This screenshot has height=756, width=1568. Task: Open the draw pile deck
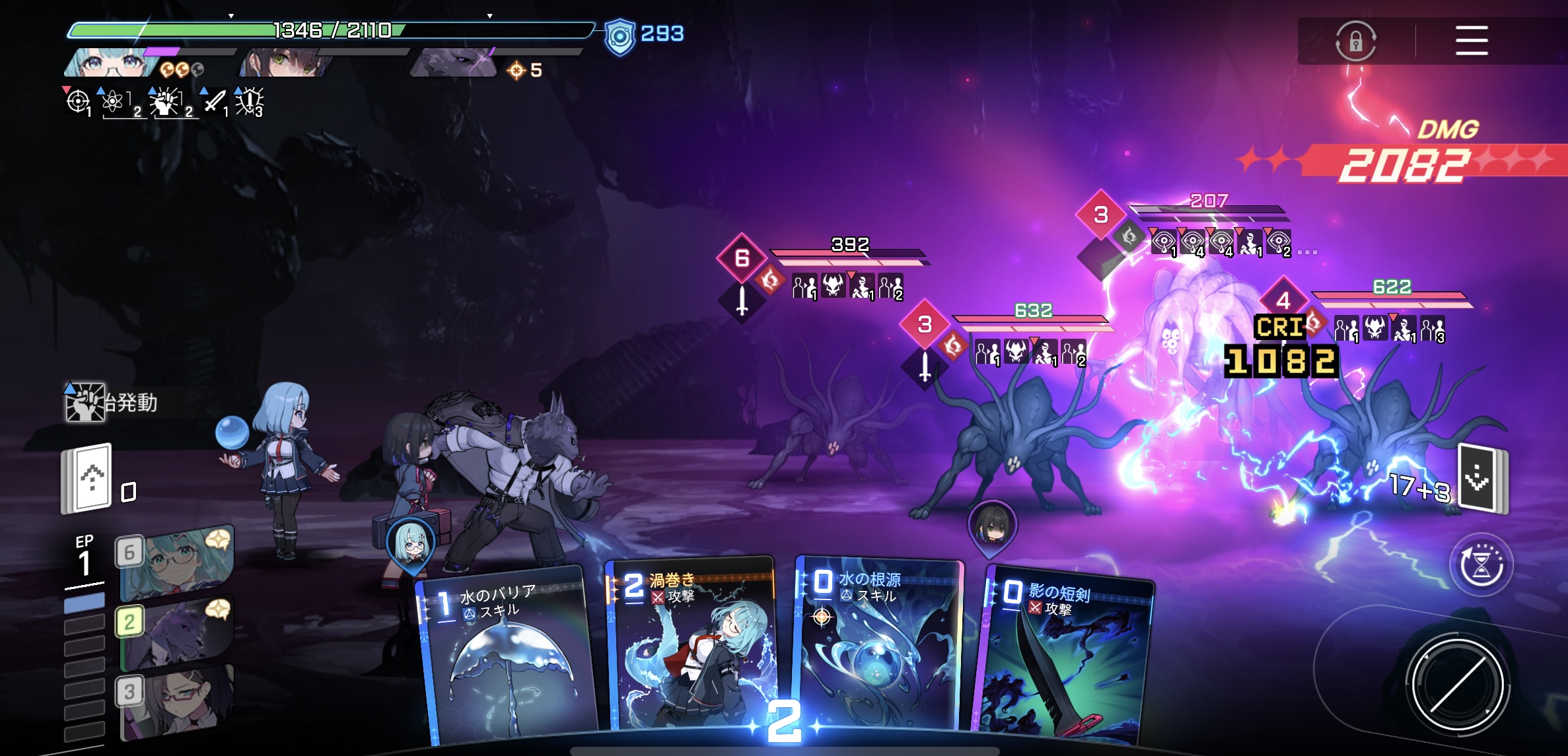point(88,479)
